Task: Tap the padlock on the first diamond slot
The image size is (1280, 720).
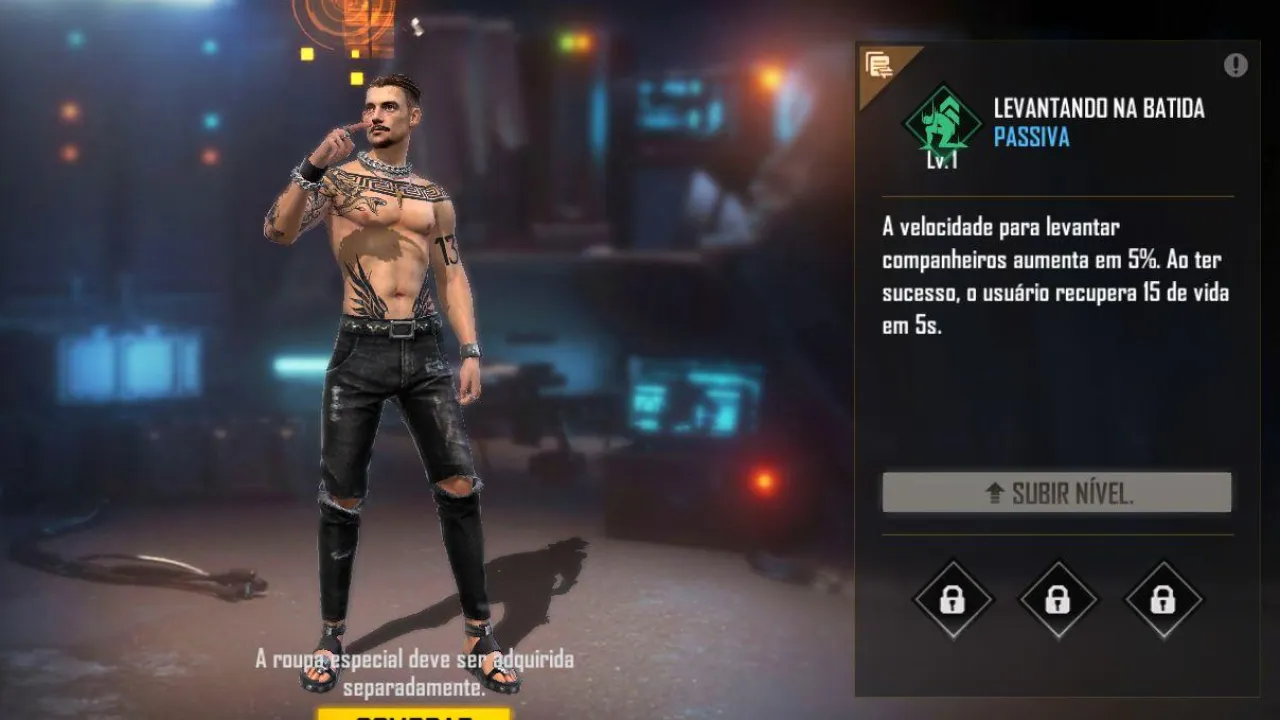Action: point(952,601)
